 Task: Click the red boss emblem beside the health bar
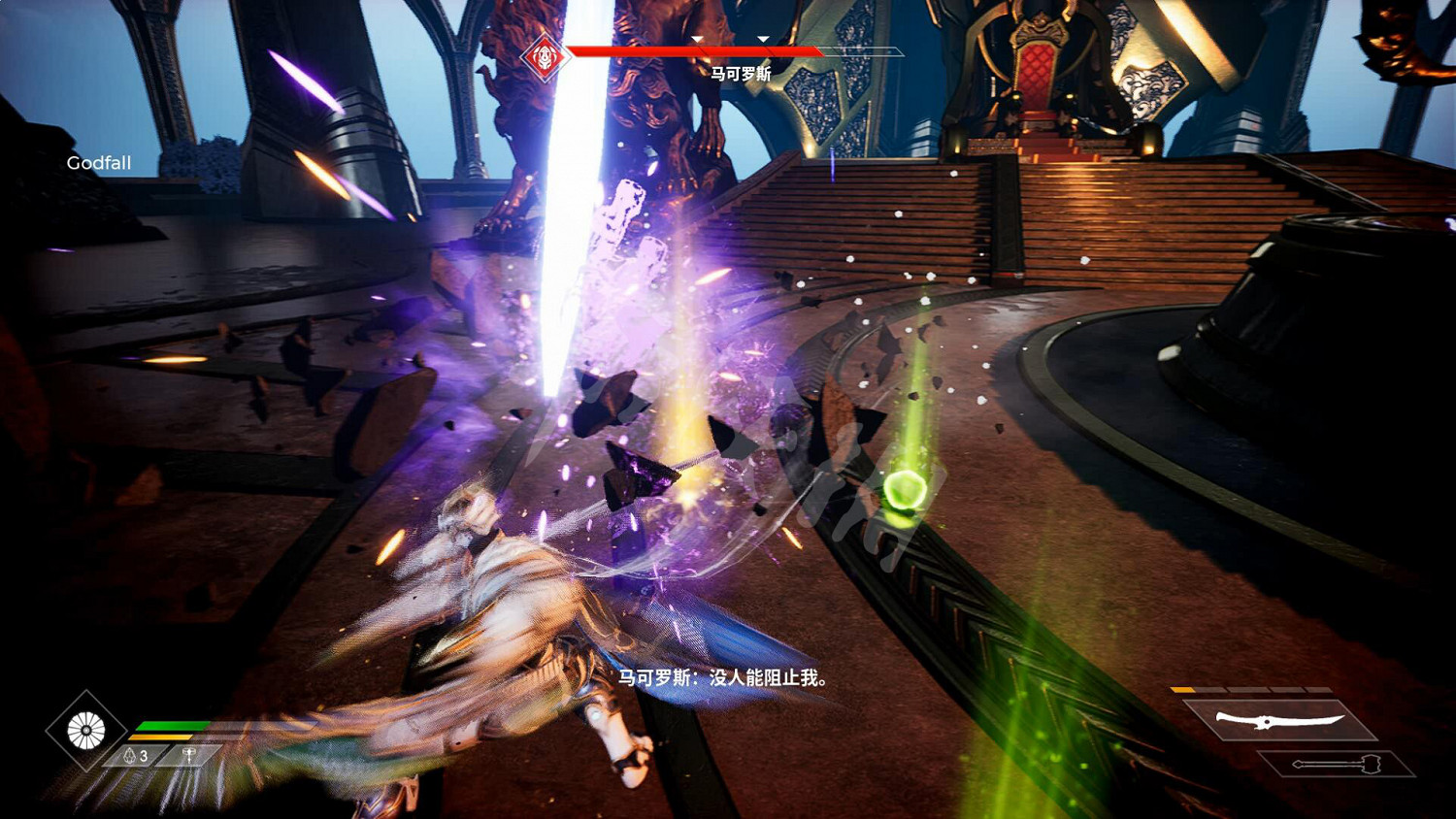pyautogui.click(x=544, y=57)
